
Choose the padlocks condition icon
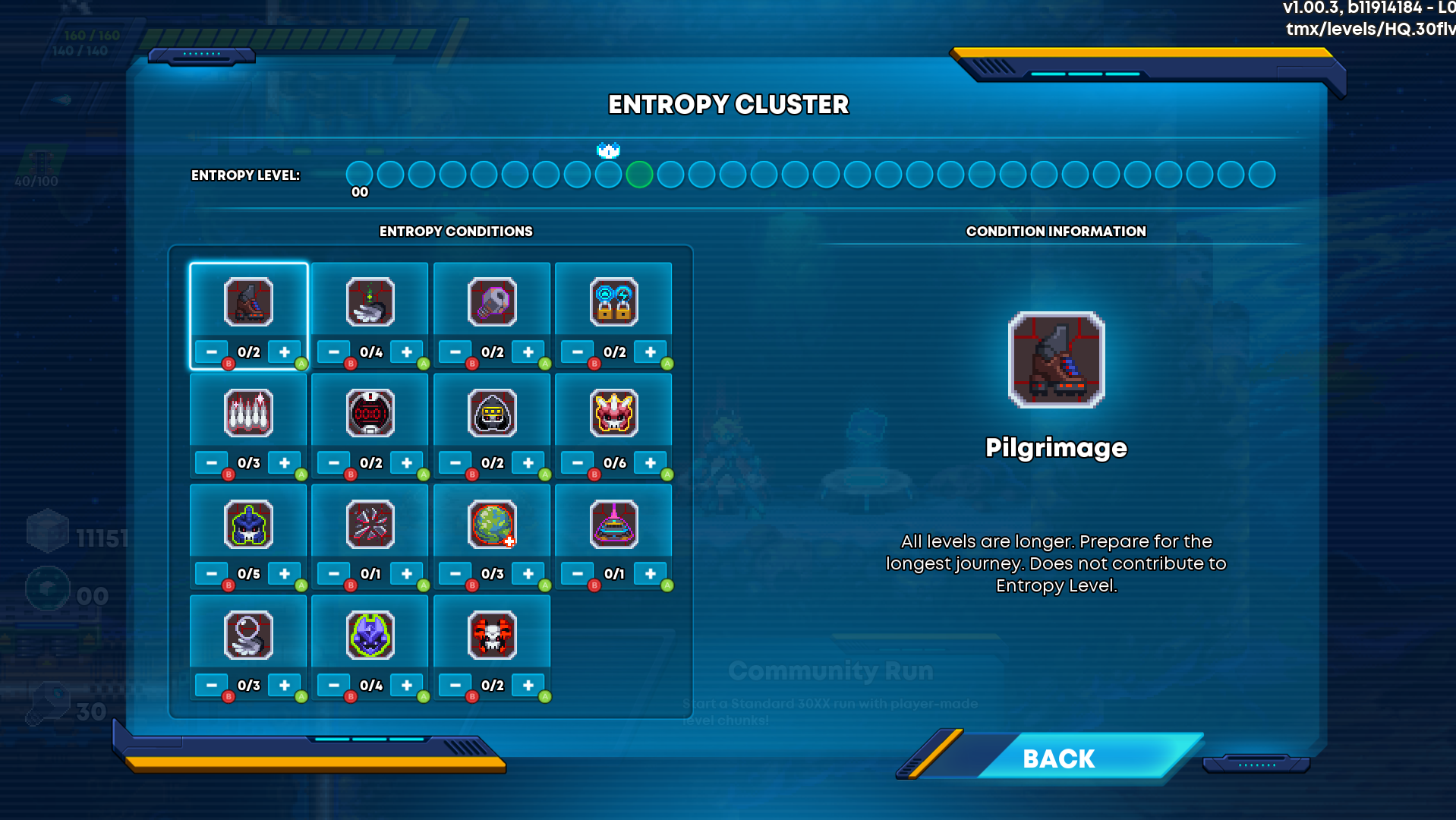(x=613, y=302)
